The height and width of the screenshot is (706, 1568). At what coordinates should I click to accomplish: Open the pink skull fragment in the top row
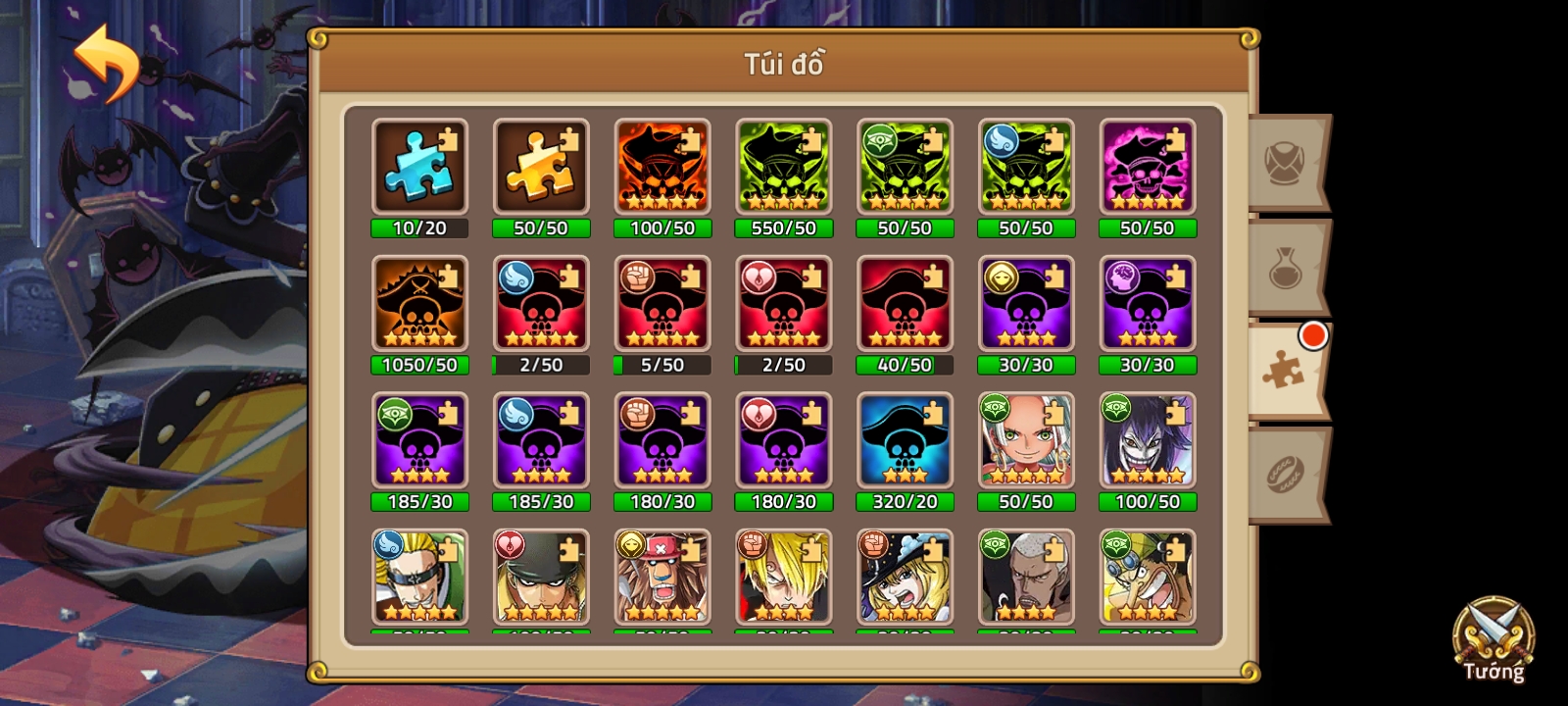coord(1147,167)
